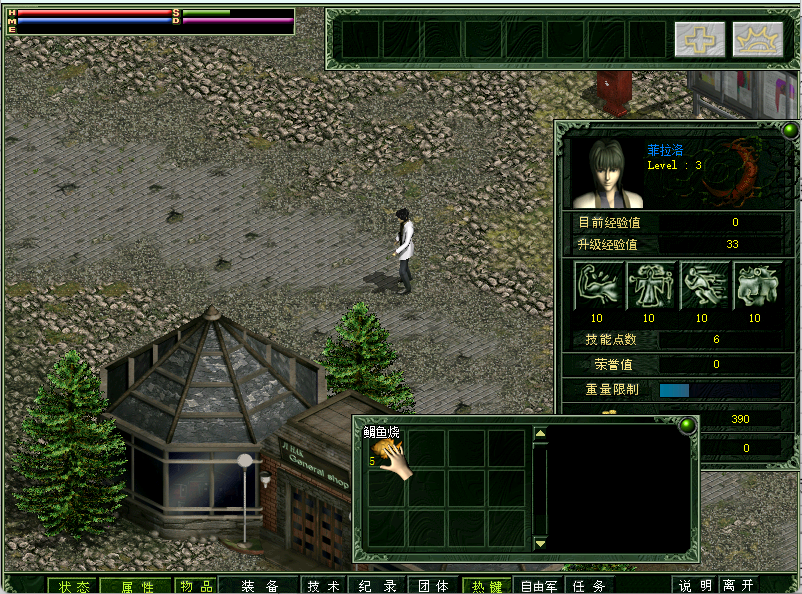Screen dimensions: 802x594
Task: Click the inventory list's down arrow
Action: click(x=540, y=543)
